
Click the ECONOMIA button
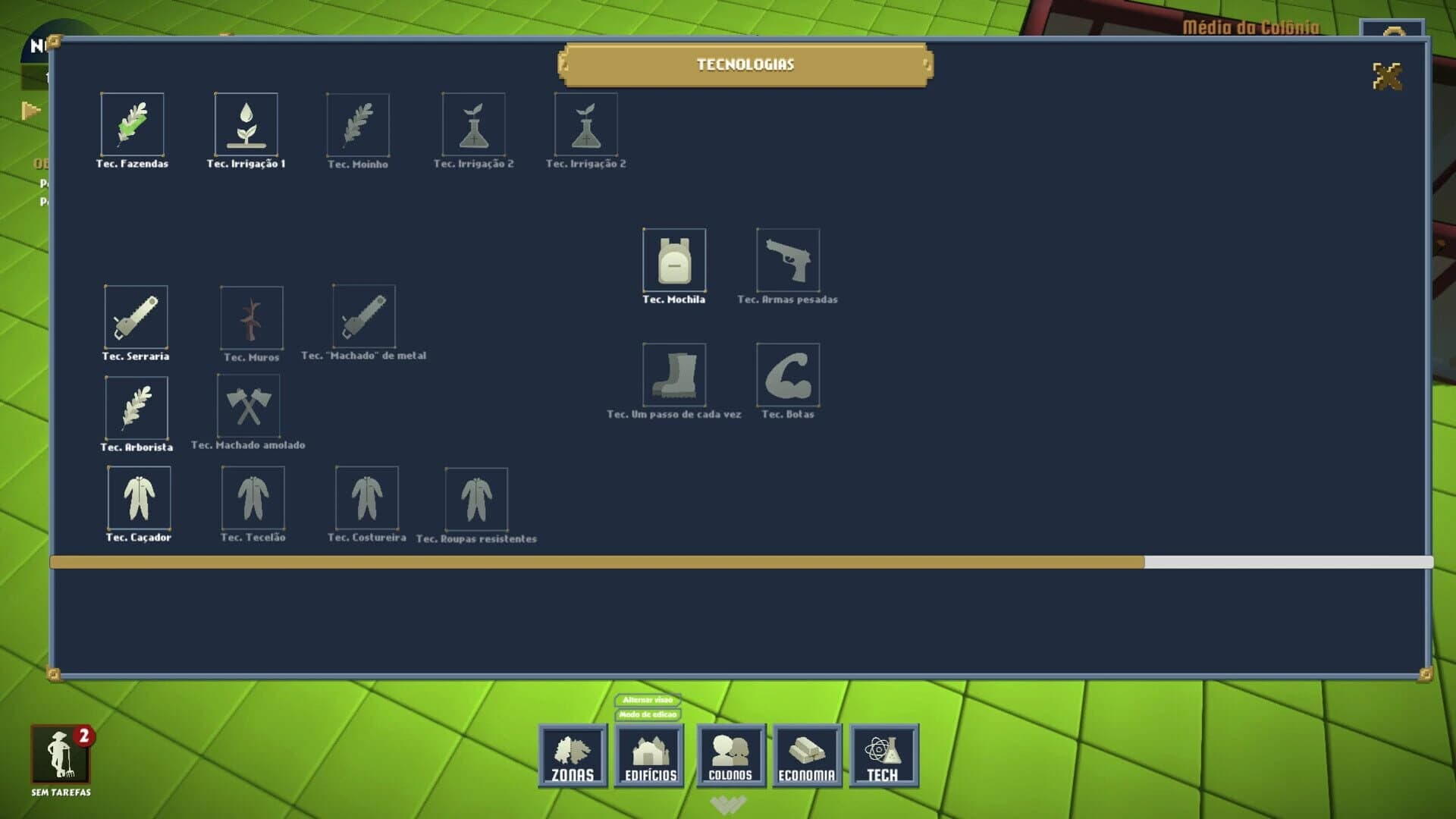pyautogui.click(x=807, y=756)
